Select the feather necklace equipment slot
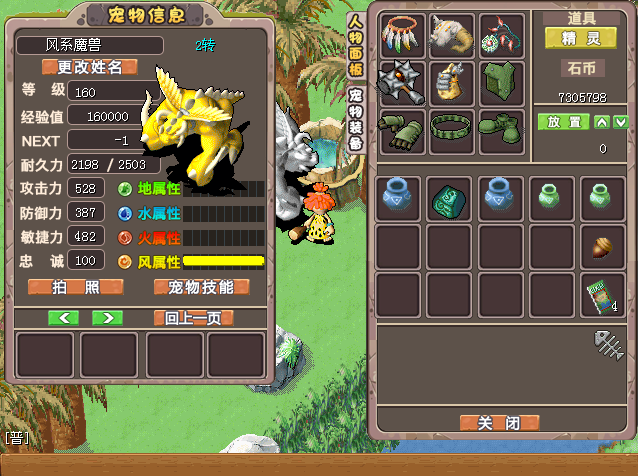 401,35
